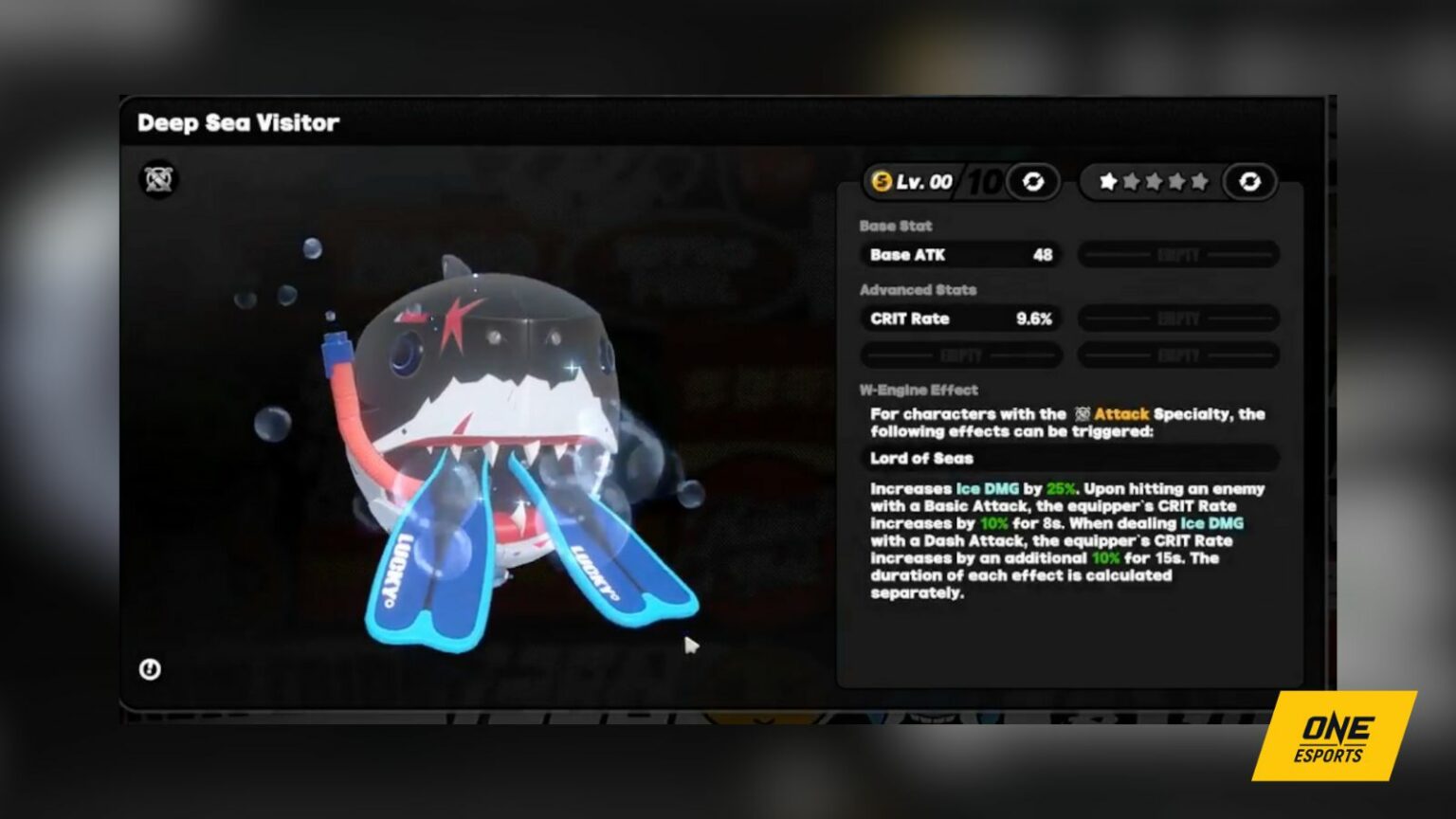The width and height of the screenshot is (1456, 819).
Task: Click the crossed-swords W-Engine type icon top-left
Action: (x=159, y=179)
